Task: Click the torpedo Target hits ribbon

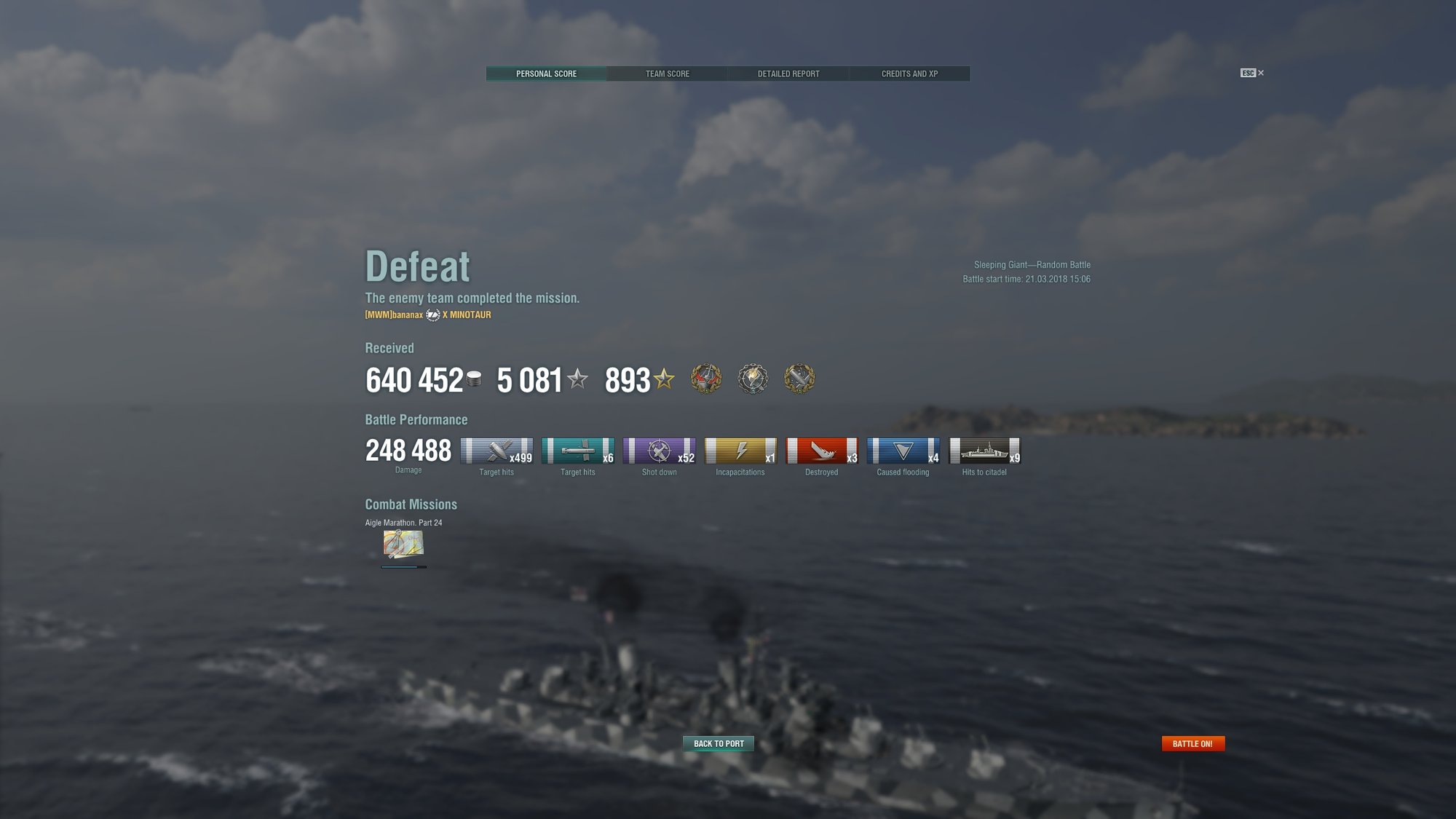Action: 578,451
